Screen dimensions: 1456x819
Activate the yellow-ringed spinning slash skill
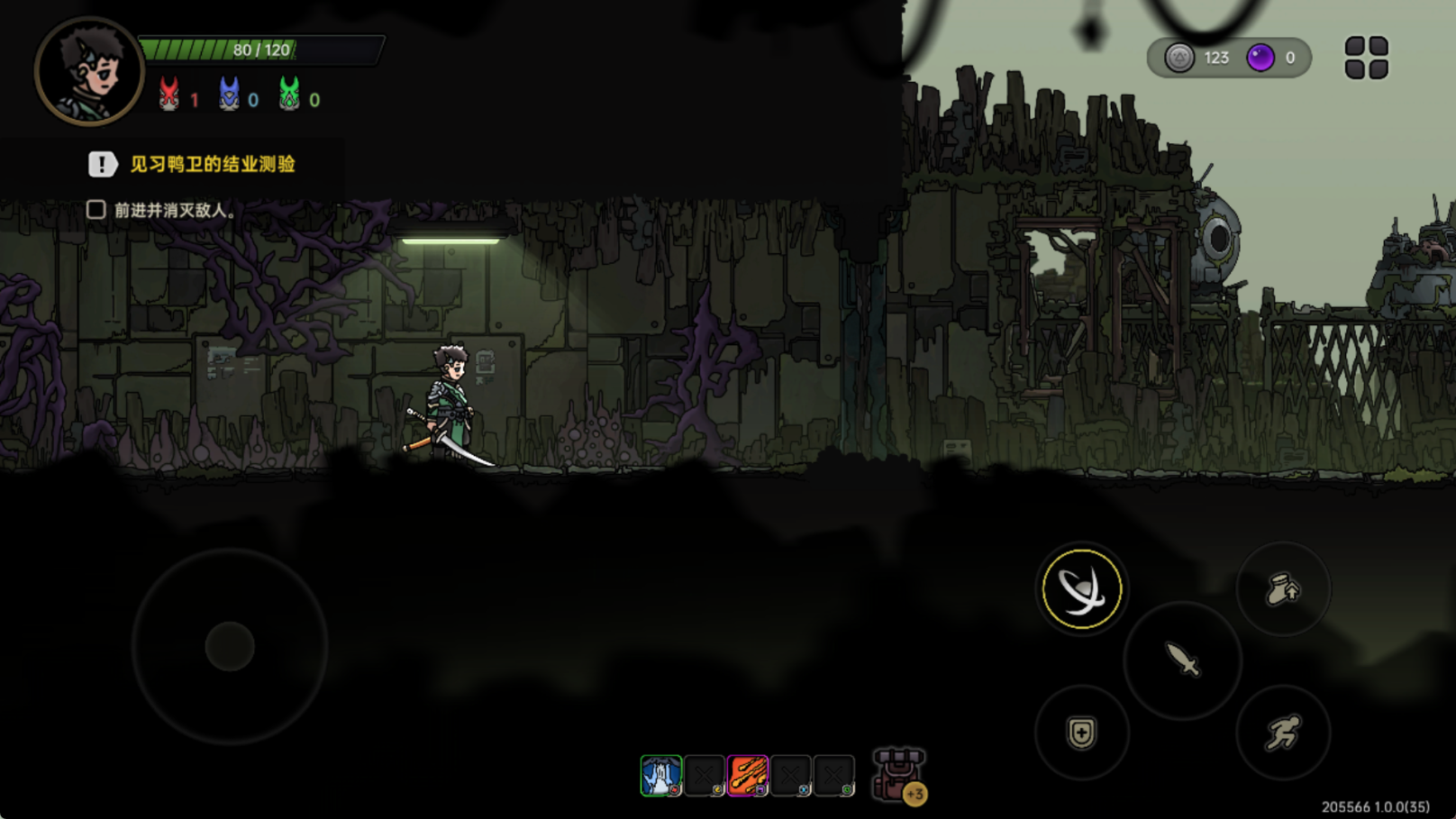(1081, 589)
